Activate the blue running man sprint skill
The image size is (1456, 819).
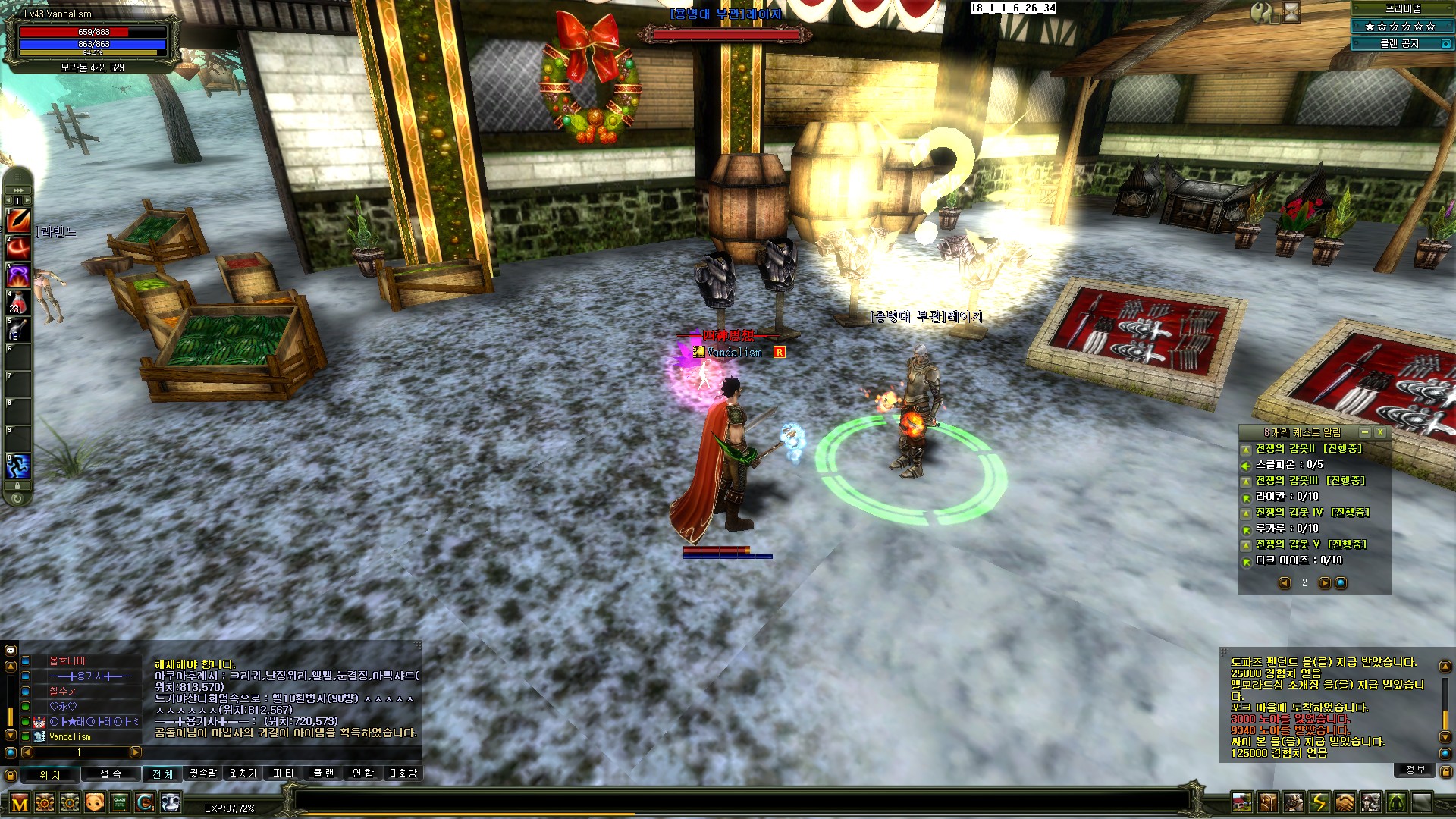point(17,465)
